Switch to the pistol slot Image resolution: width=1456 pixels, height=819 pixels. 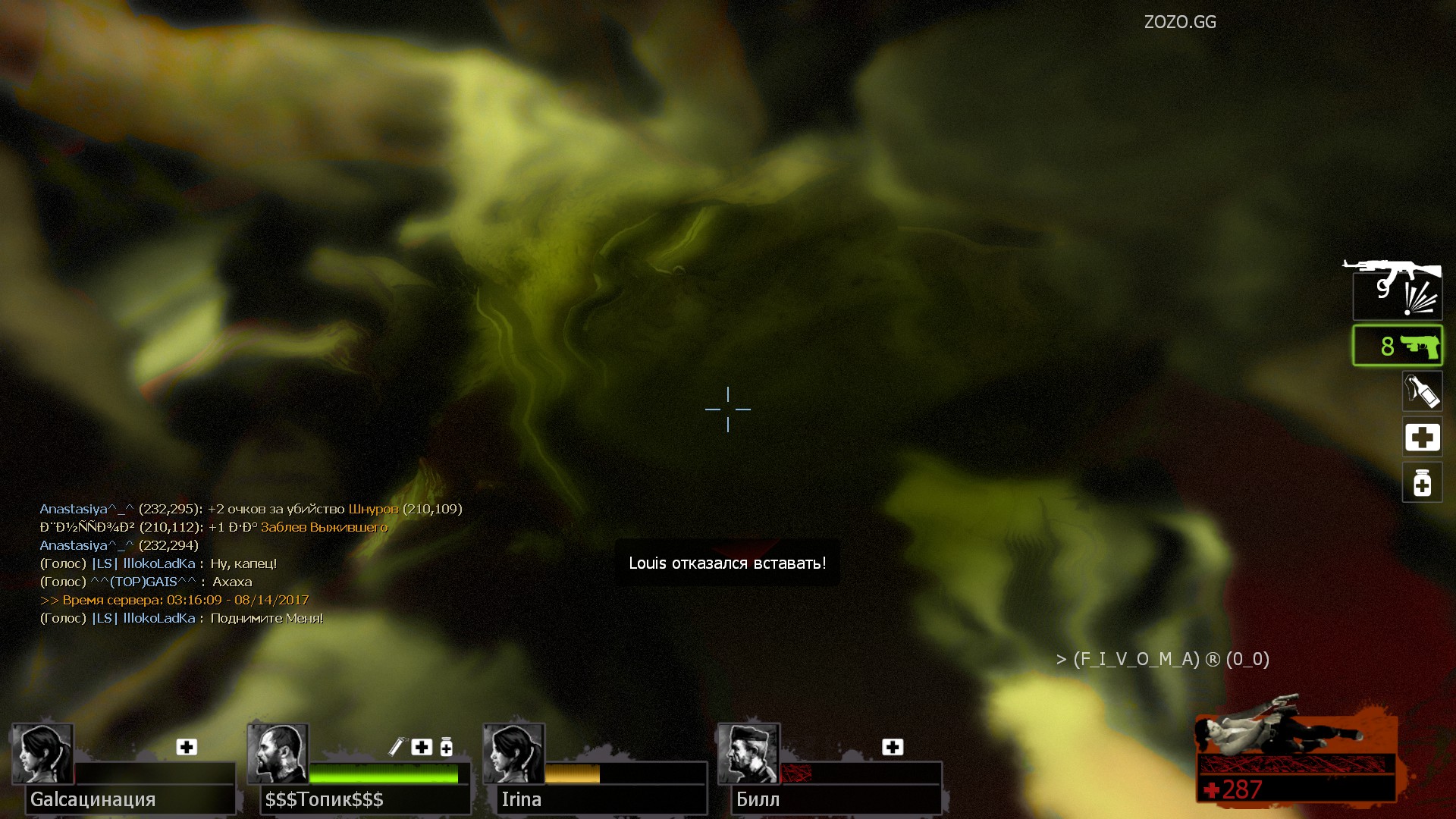(1397, 346)
